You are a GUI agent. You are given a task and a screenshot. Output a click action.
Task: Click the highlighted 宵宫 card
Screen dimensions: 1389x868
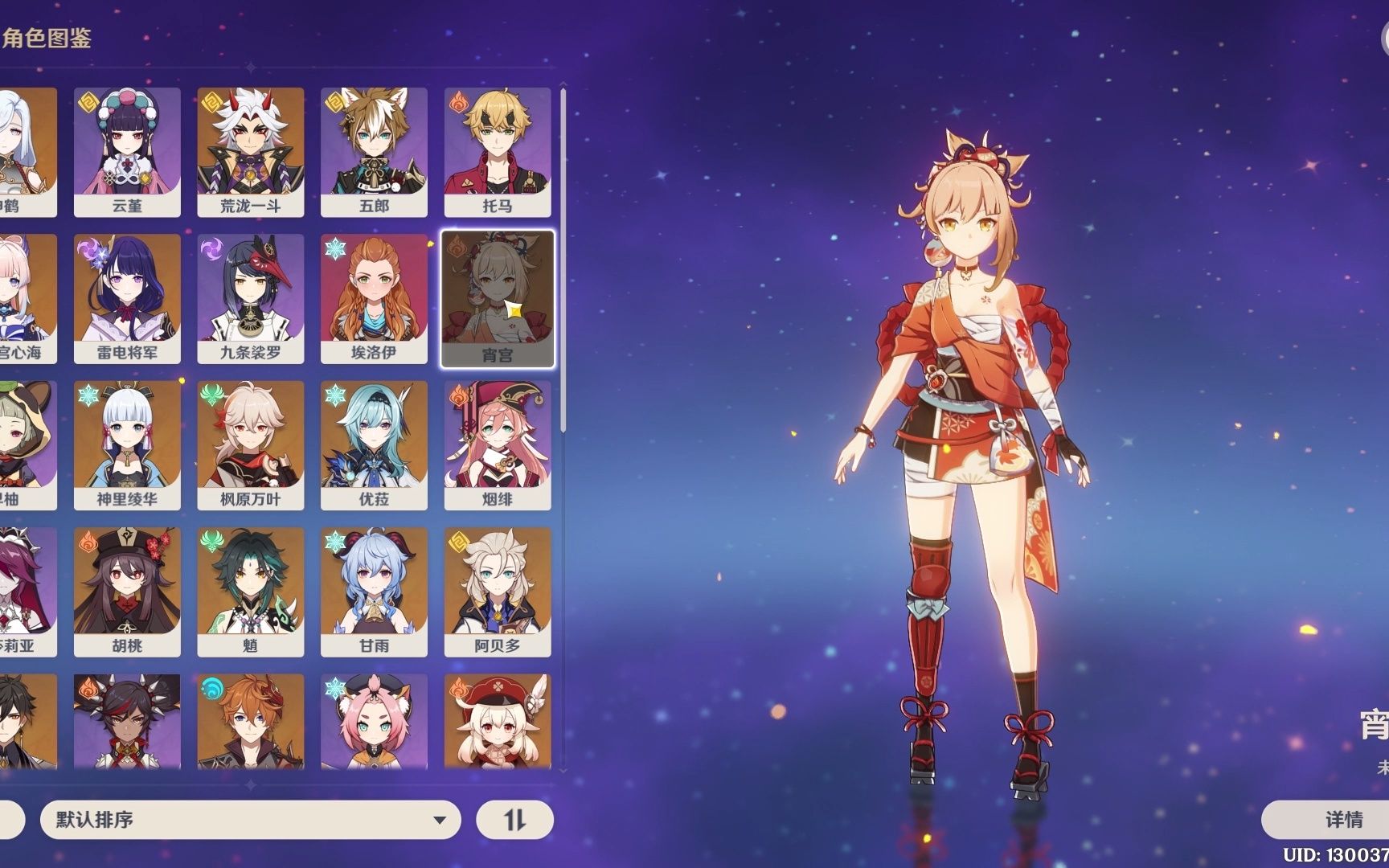pyautogui.click(x=498, y=299)
